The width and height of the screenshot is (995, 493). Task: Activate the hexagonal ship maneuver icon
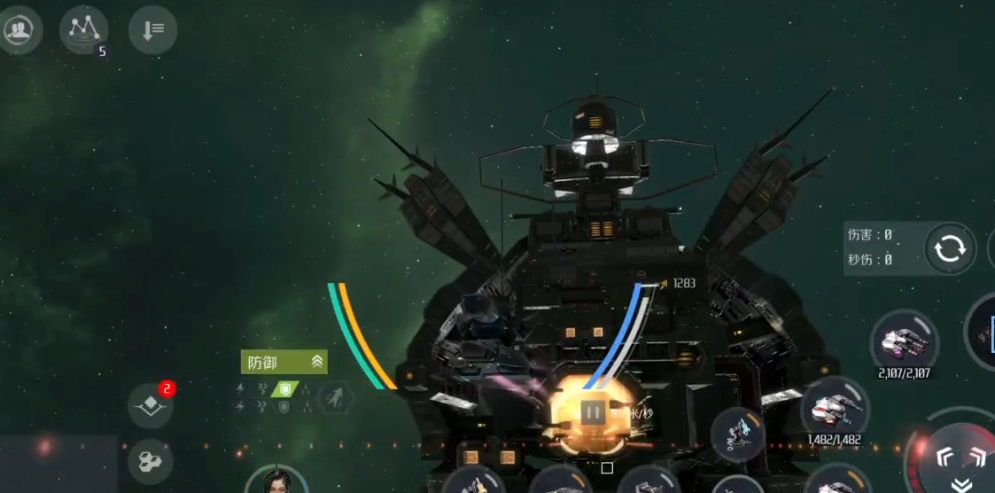click(x=335, y=398)
